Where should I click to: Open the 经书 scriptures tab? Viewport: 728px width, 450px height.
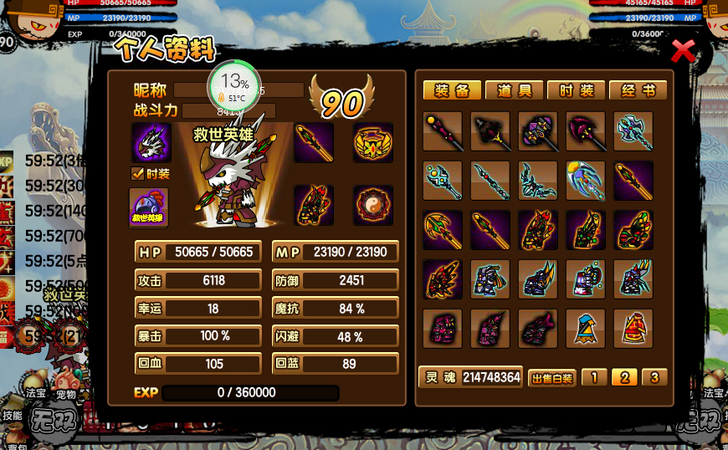click(637, 90)
